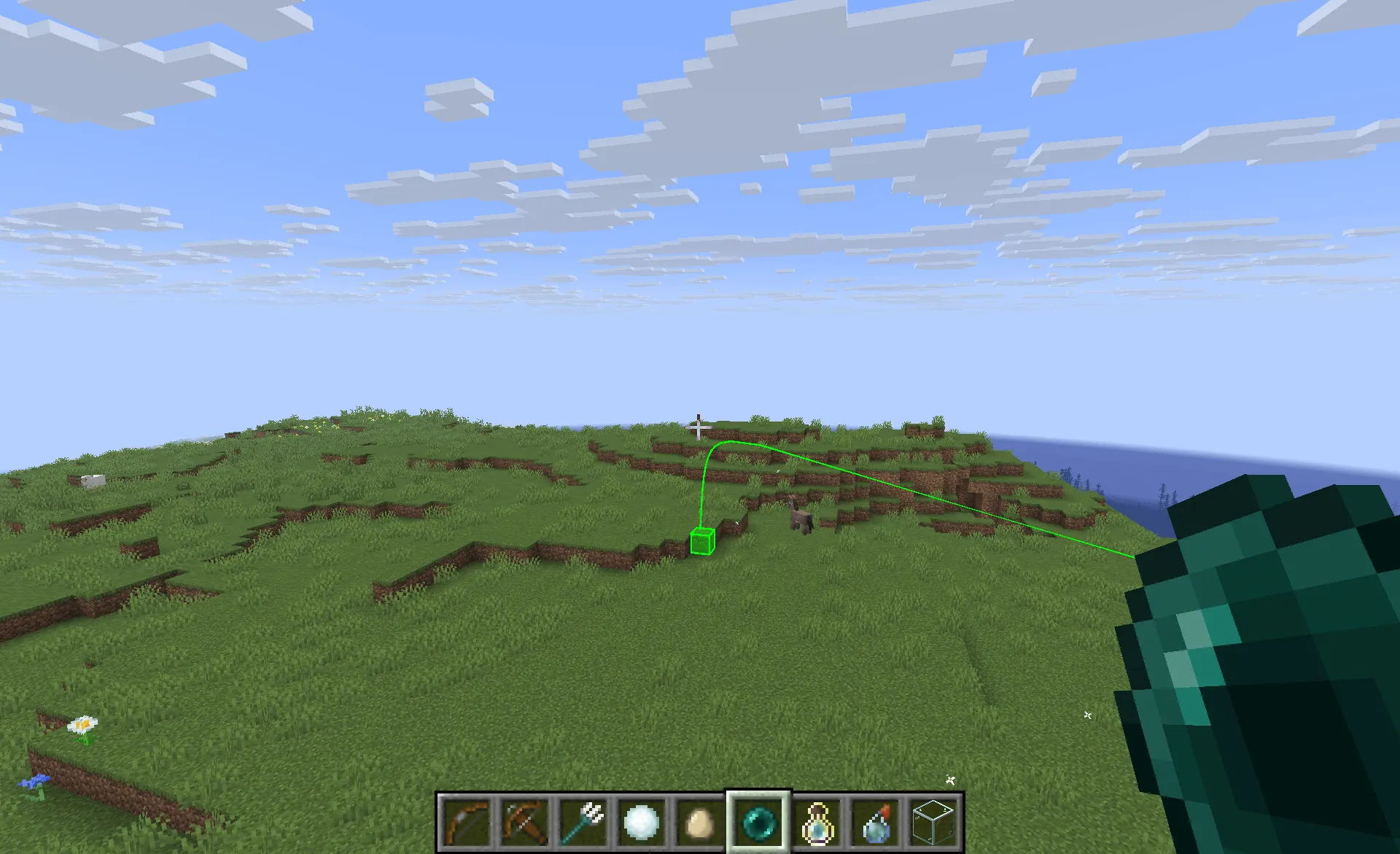Viewport: 1400px width, 854px height.
Task: Click the green landing marker cube
Action: (x=701, y=540)
